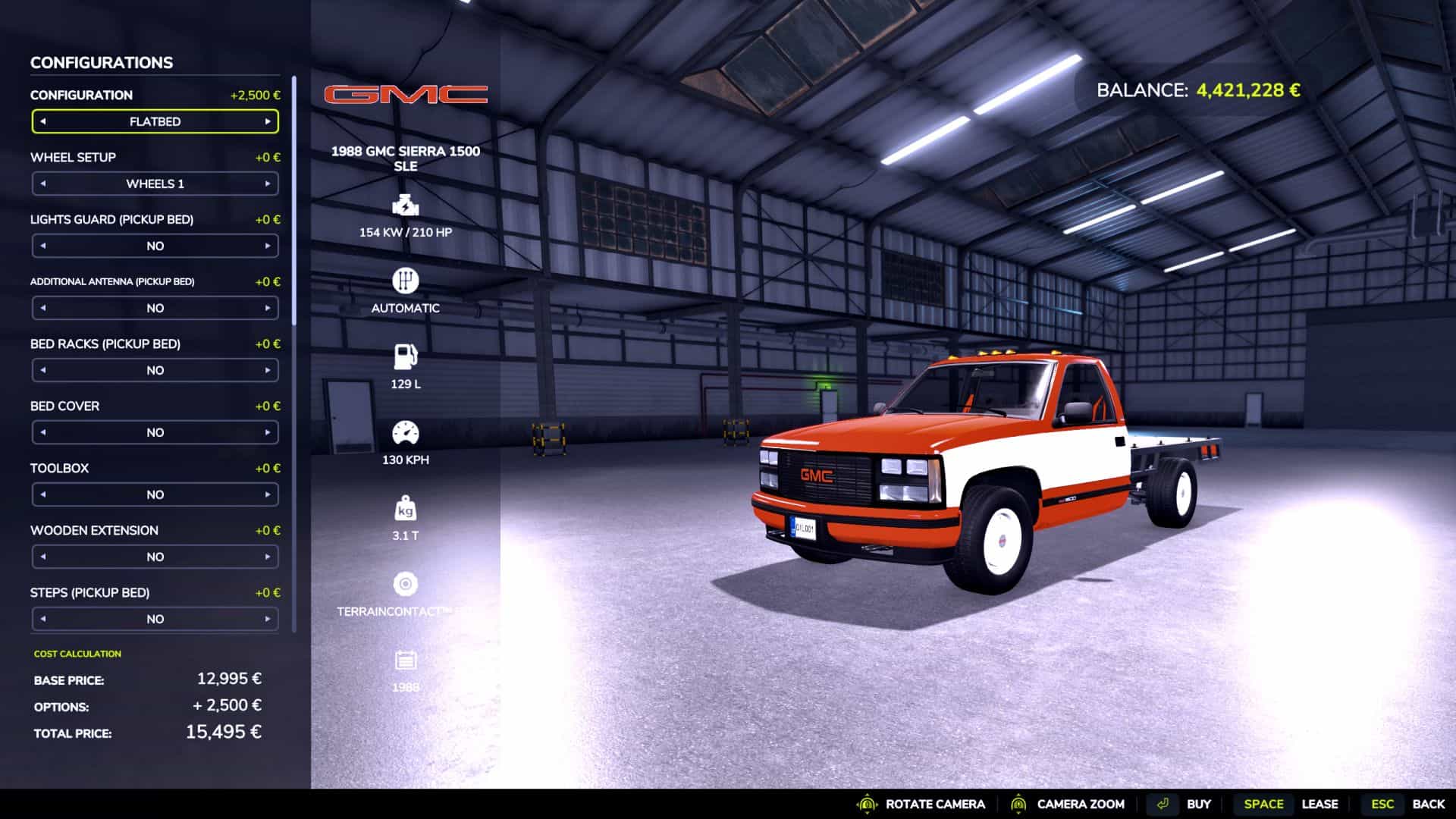Change Additional Antenna to next value
This screenshot has width=1456, height=819.
pos(268,308)
